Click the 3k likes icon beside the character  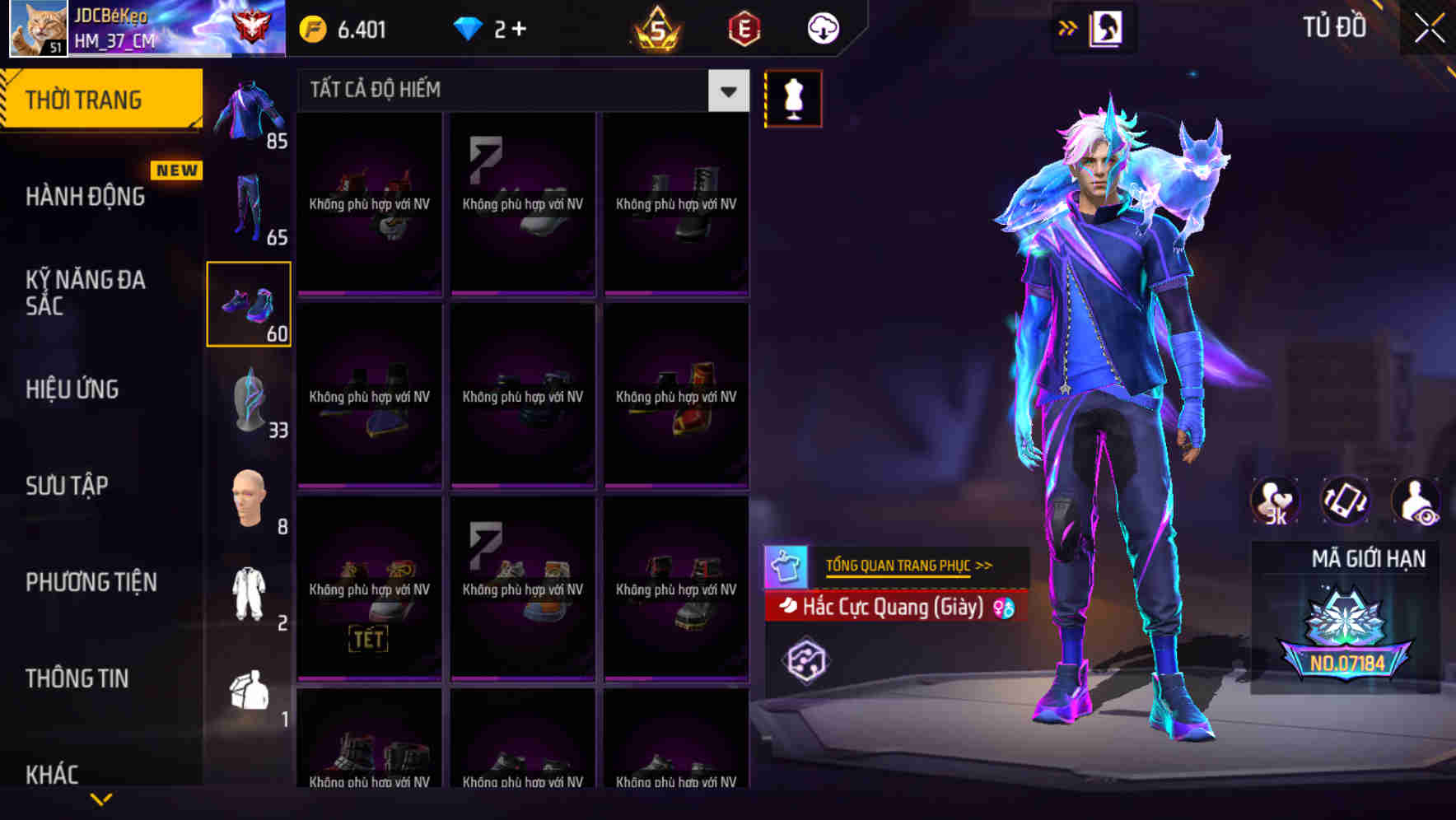(x=1276, y=501)
